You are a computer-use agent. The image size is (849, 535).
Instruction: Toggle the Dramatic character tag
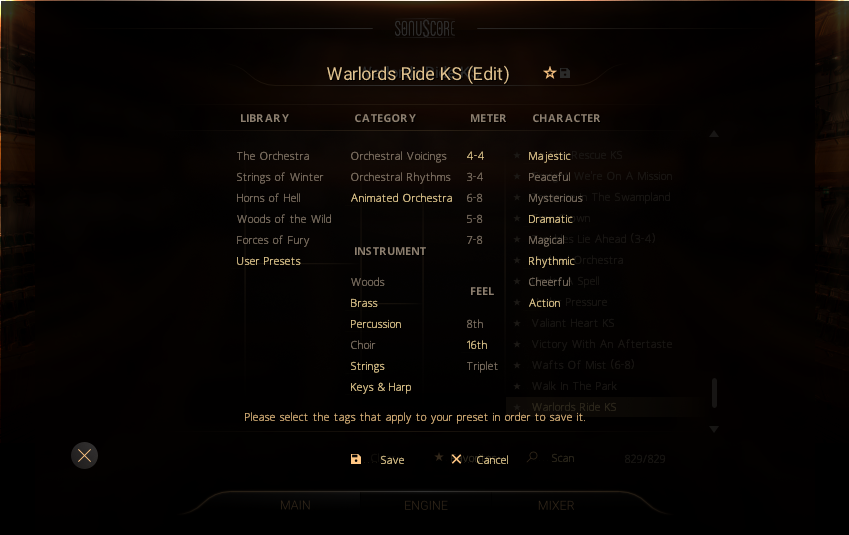click(550, 219)
